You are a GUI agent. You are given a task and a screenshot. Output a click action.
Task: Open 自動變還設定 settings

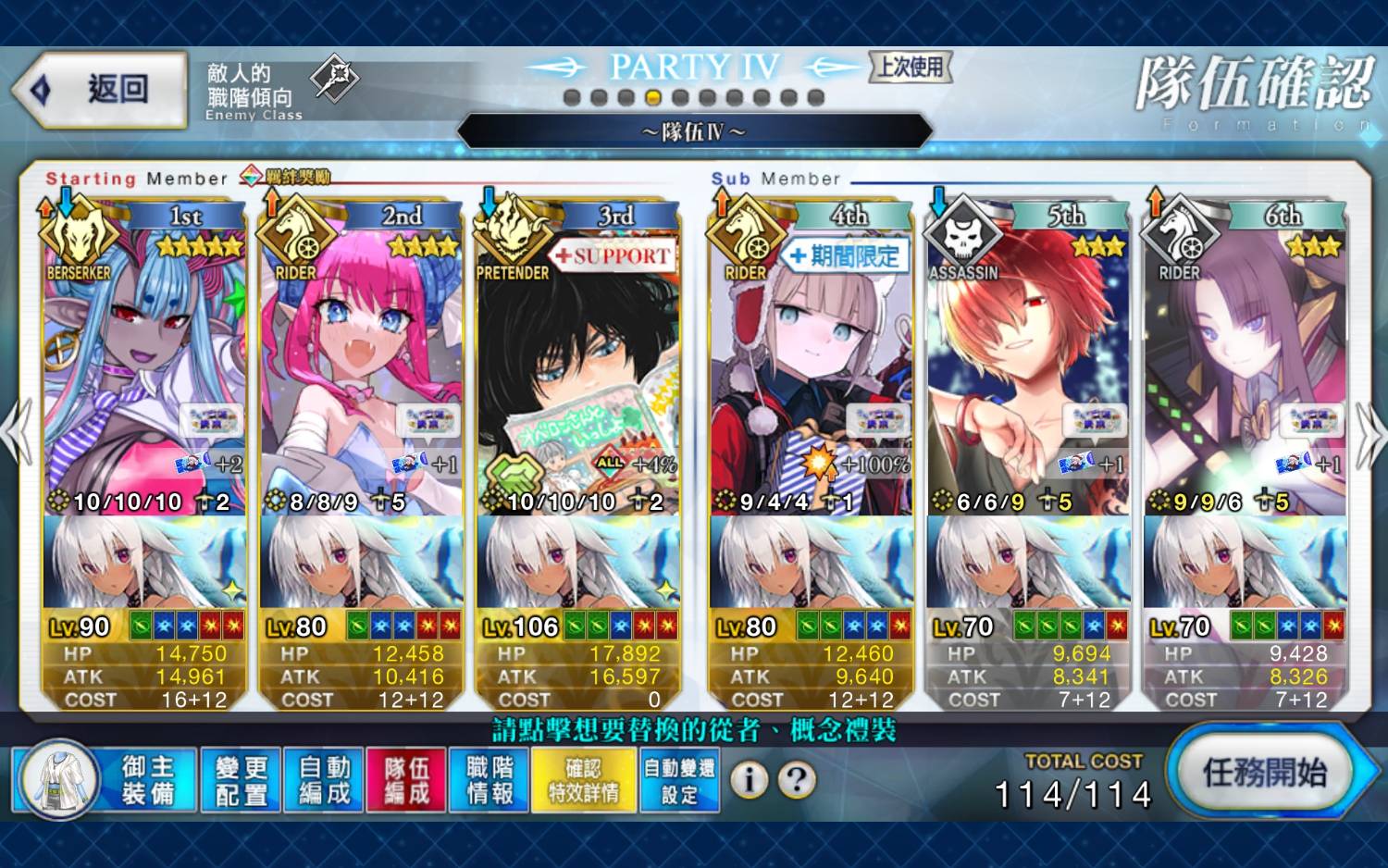pos(679,780)
